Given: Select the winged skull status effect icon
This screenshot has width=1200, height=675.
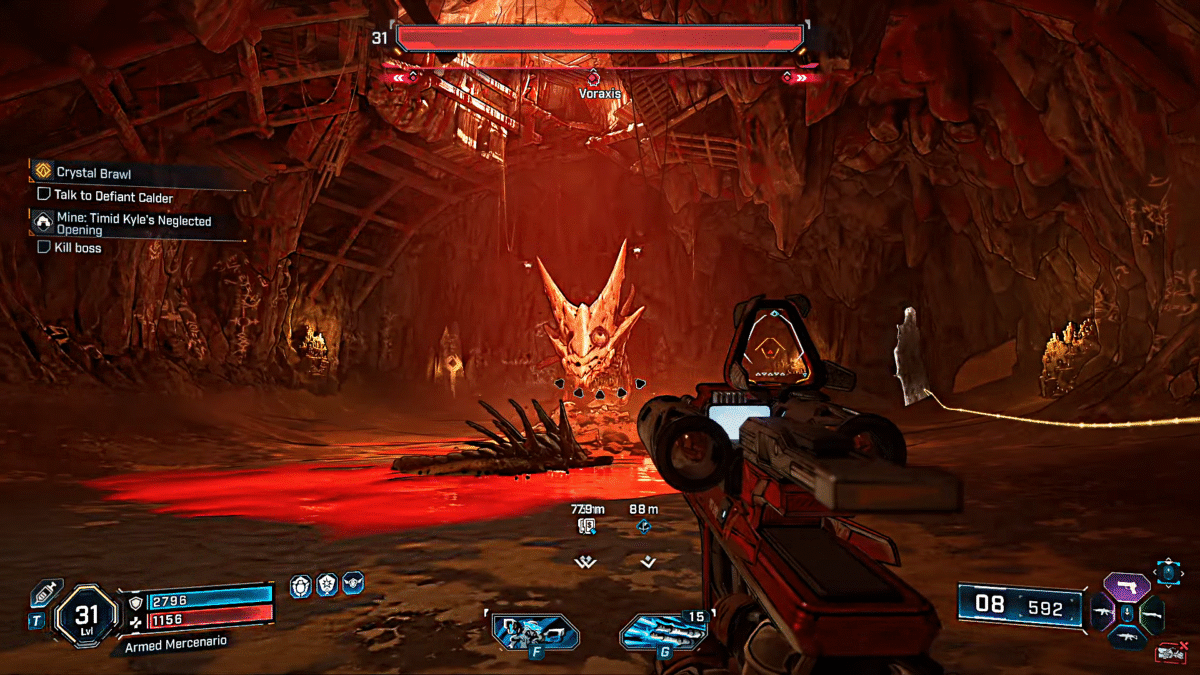Looking at the screenshot, I should coord(353,585).
